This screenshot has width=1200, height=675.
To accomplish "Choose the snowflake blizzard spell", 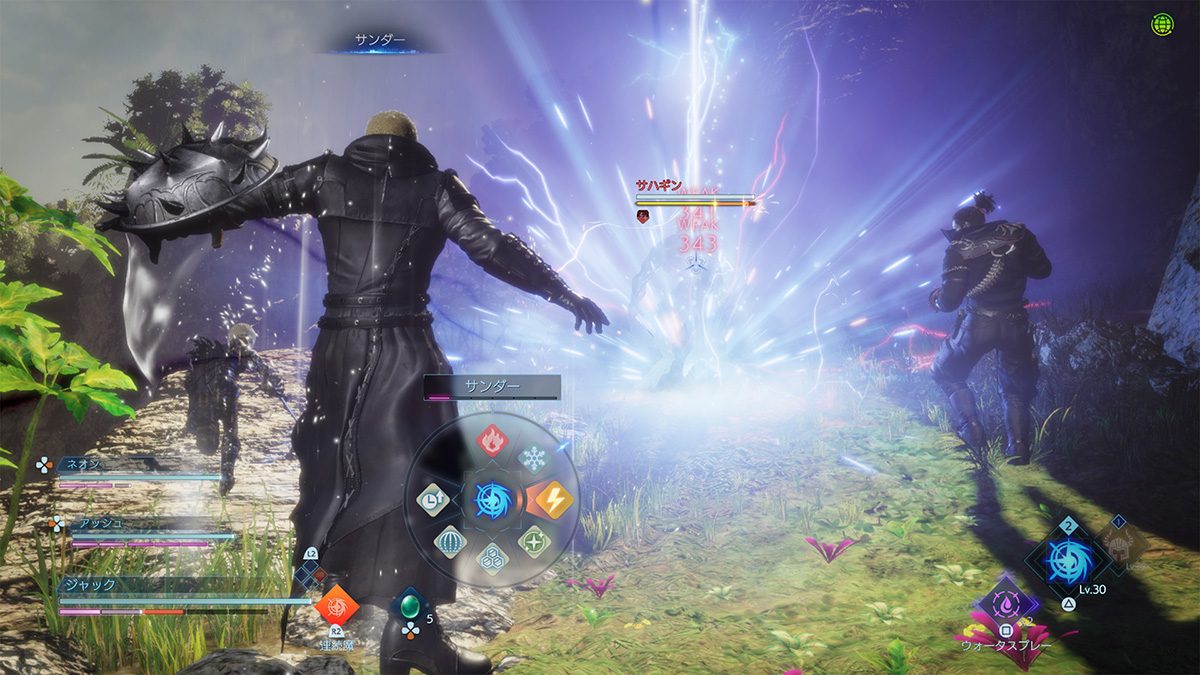I will (534, 457).
